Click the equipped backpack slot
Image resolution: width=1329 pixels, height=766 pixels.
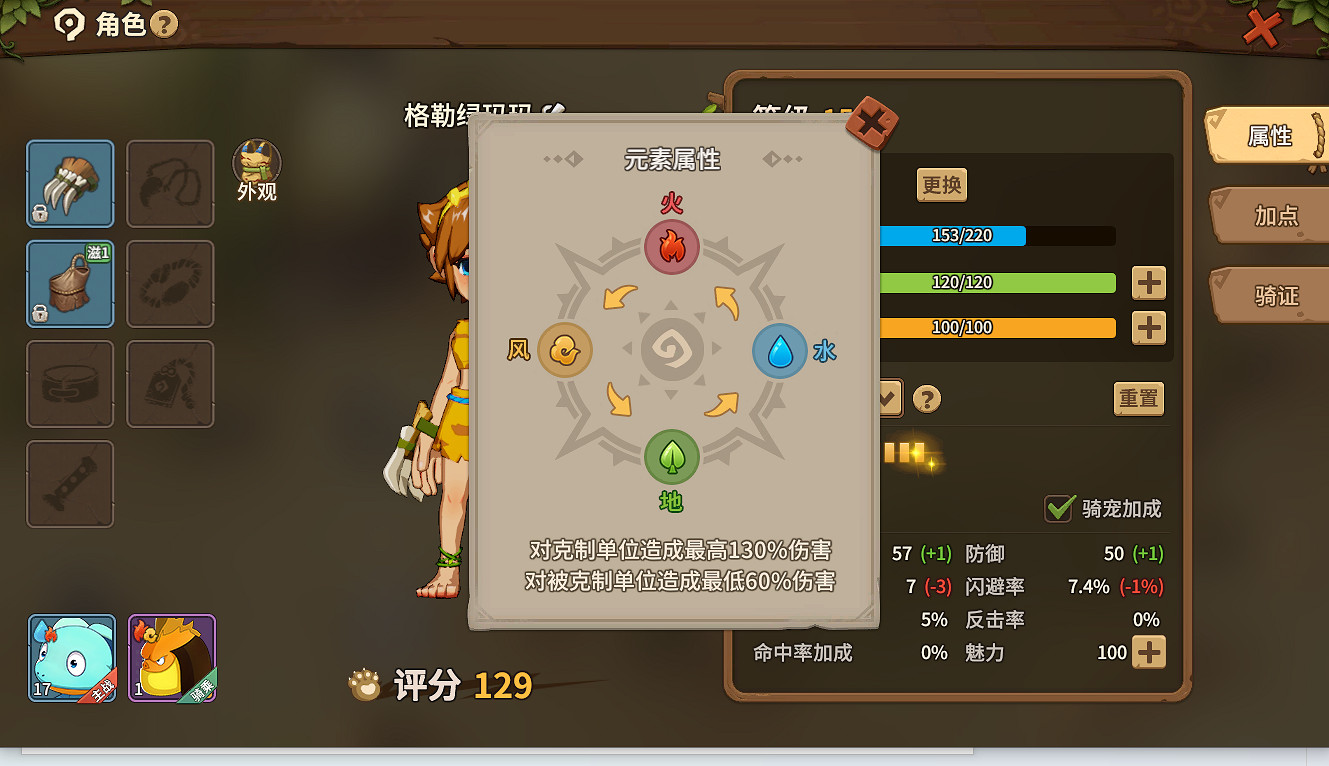(70, 284)
